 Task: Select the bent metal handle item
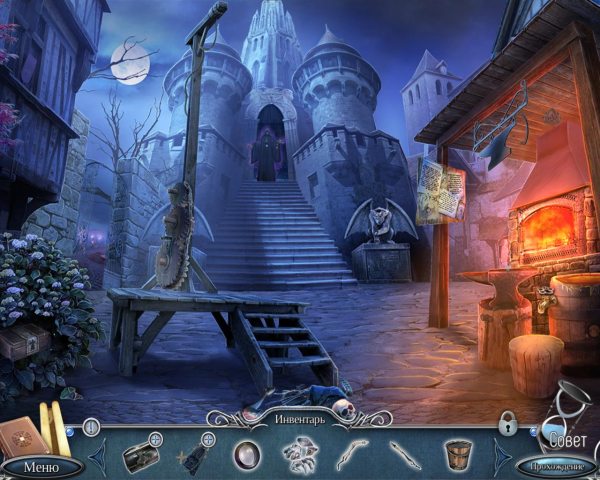coord(352,453)
